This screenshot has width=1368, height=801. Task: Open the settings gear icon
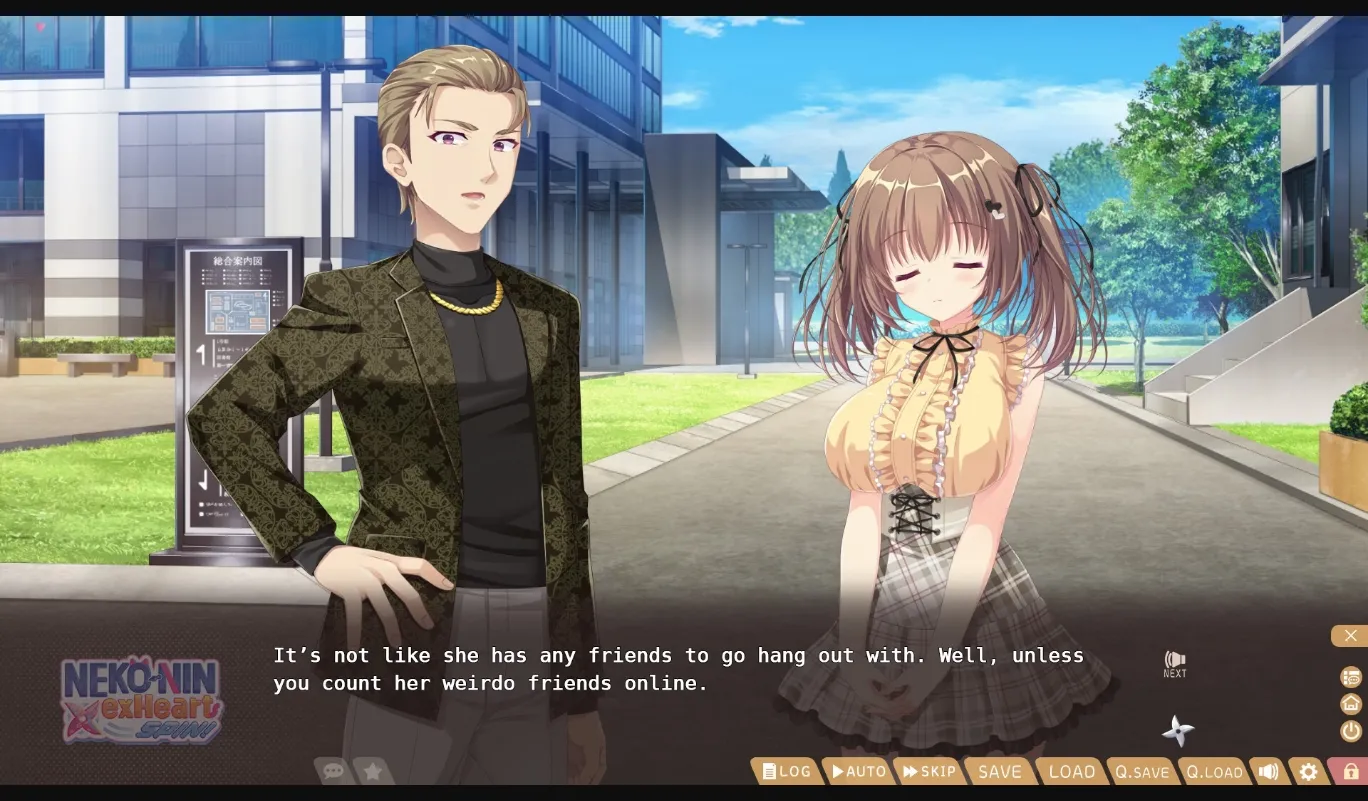click(1308, 771)
